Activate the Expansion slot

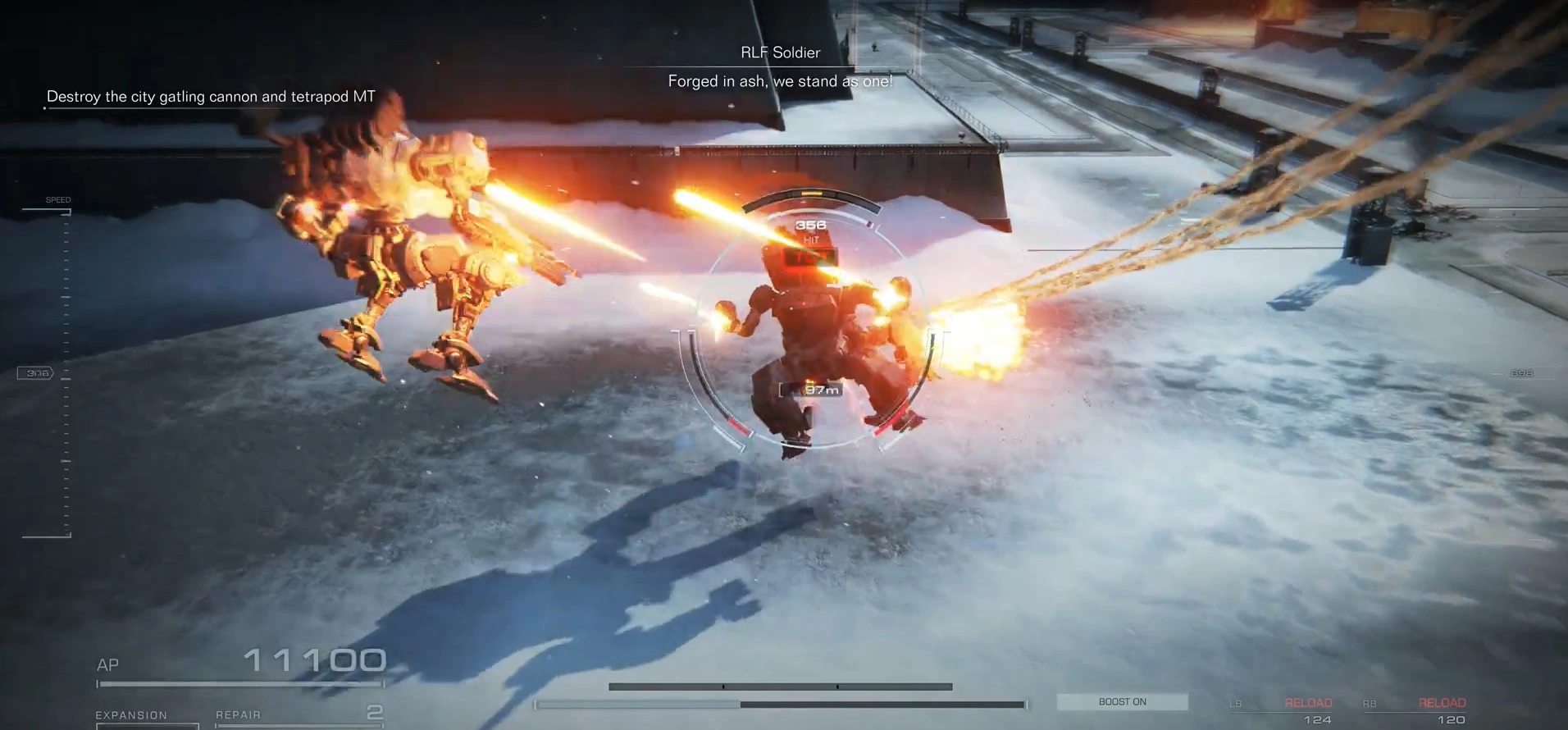coord(147,717)
